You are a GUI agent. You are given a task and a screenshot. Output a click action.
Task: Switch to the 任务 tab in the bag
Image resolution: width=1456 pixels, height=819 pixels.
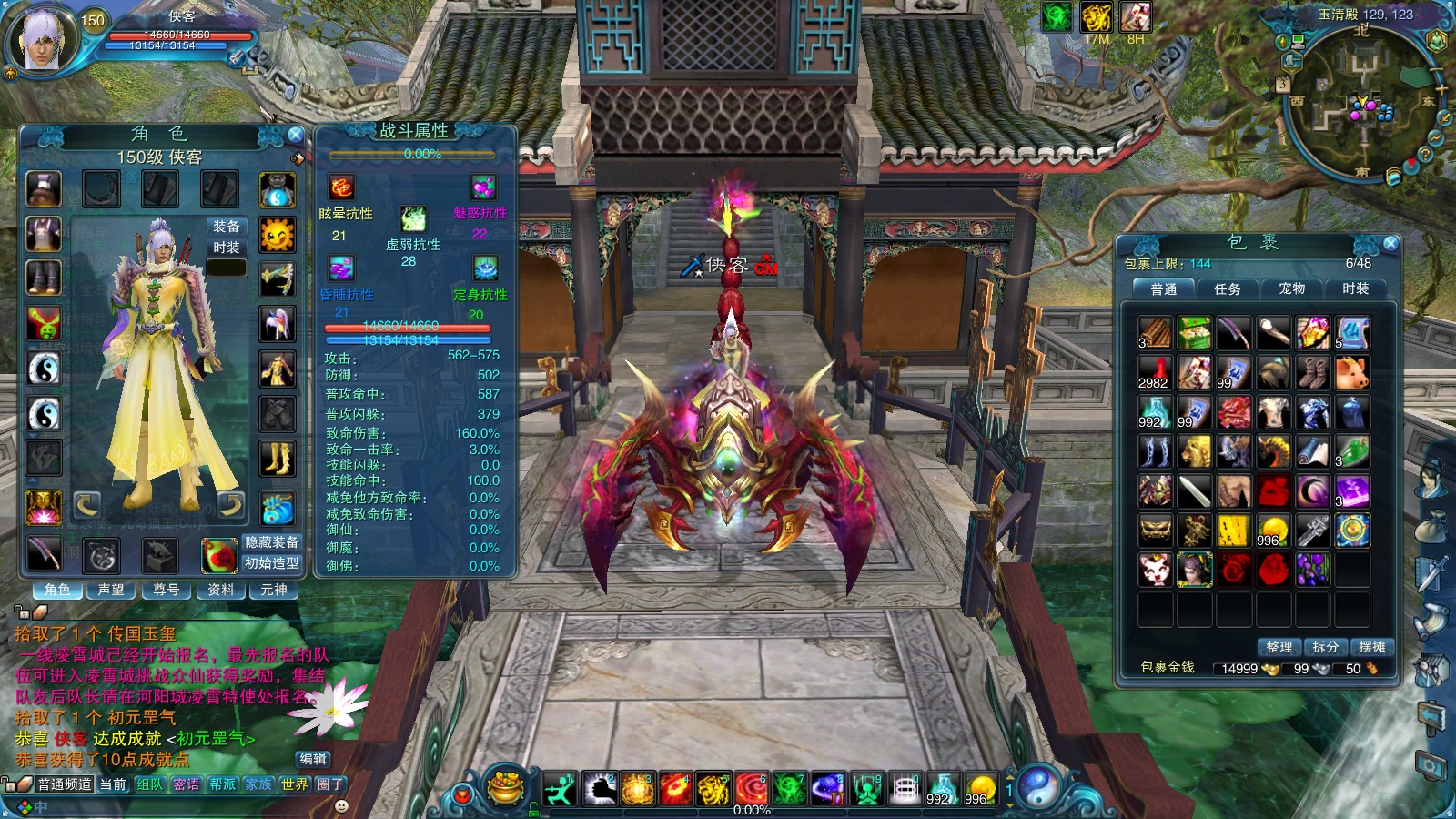tap(1230, 289)
